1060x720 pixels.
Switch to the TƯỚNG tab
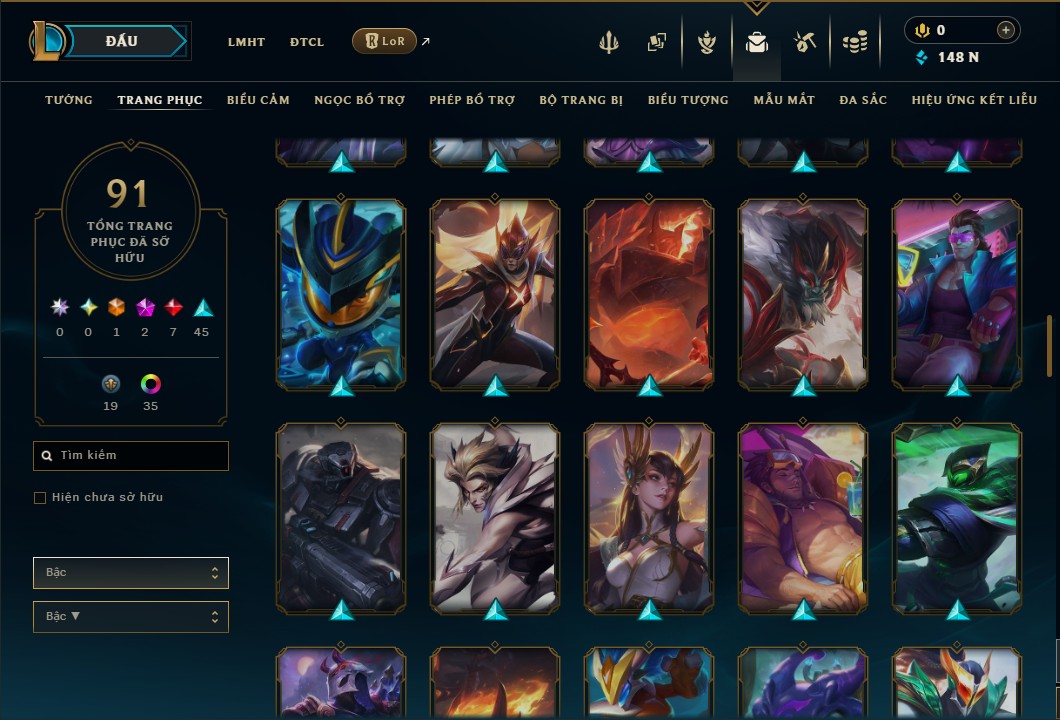click(69, 100)
